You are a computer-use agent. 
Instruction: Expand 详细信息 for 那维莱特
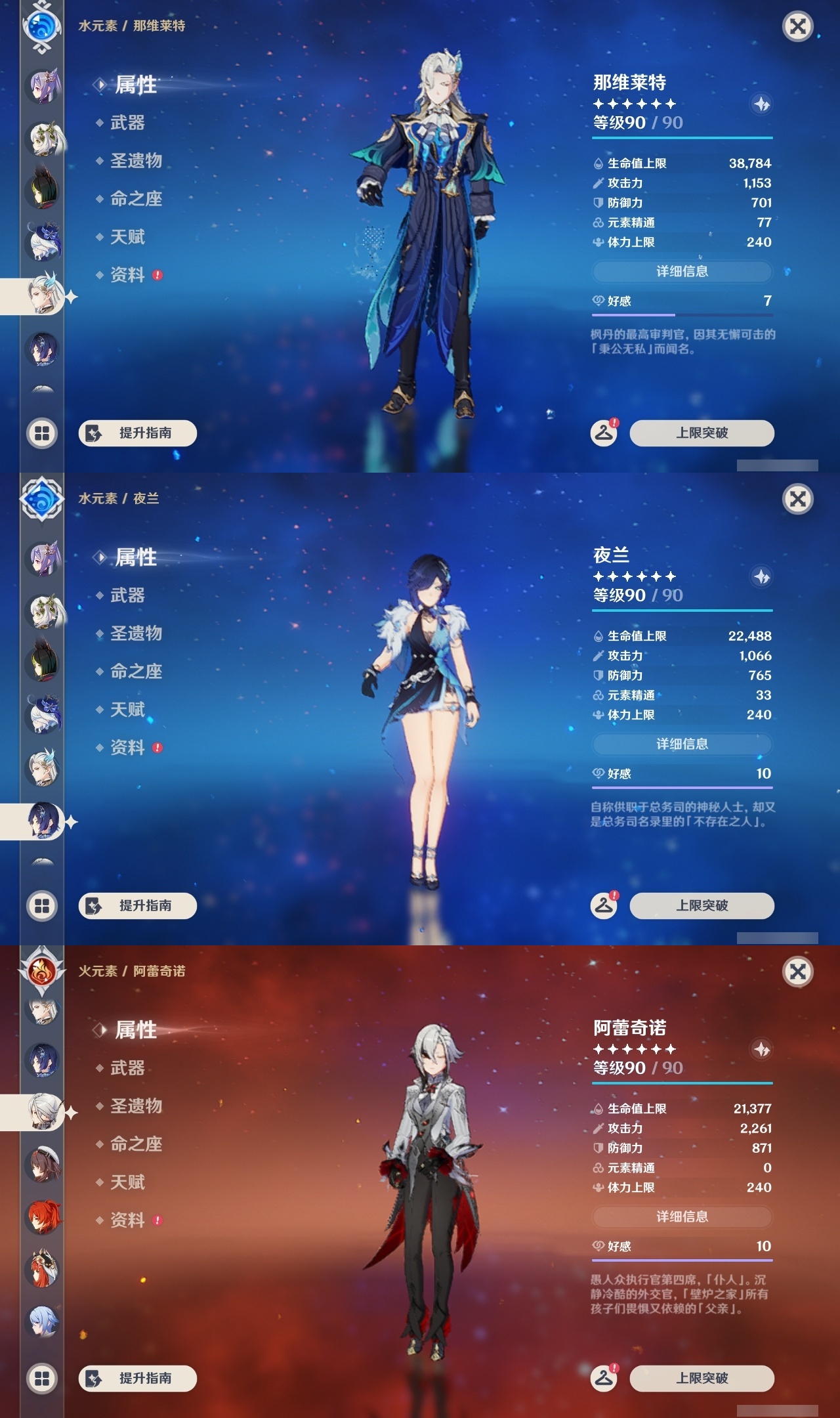(682, 271)
